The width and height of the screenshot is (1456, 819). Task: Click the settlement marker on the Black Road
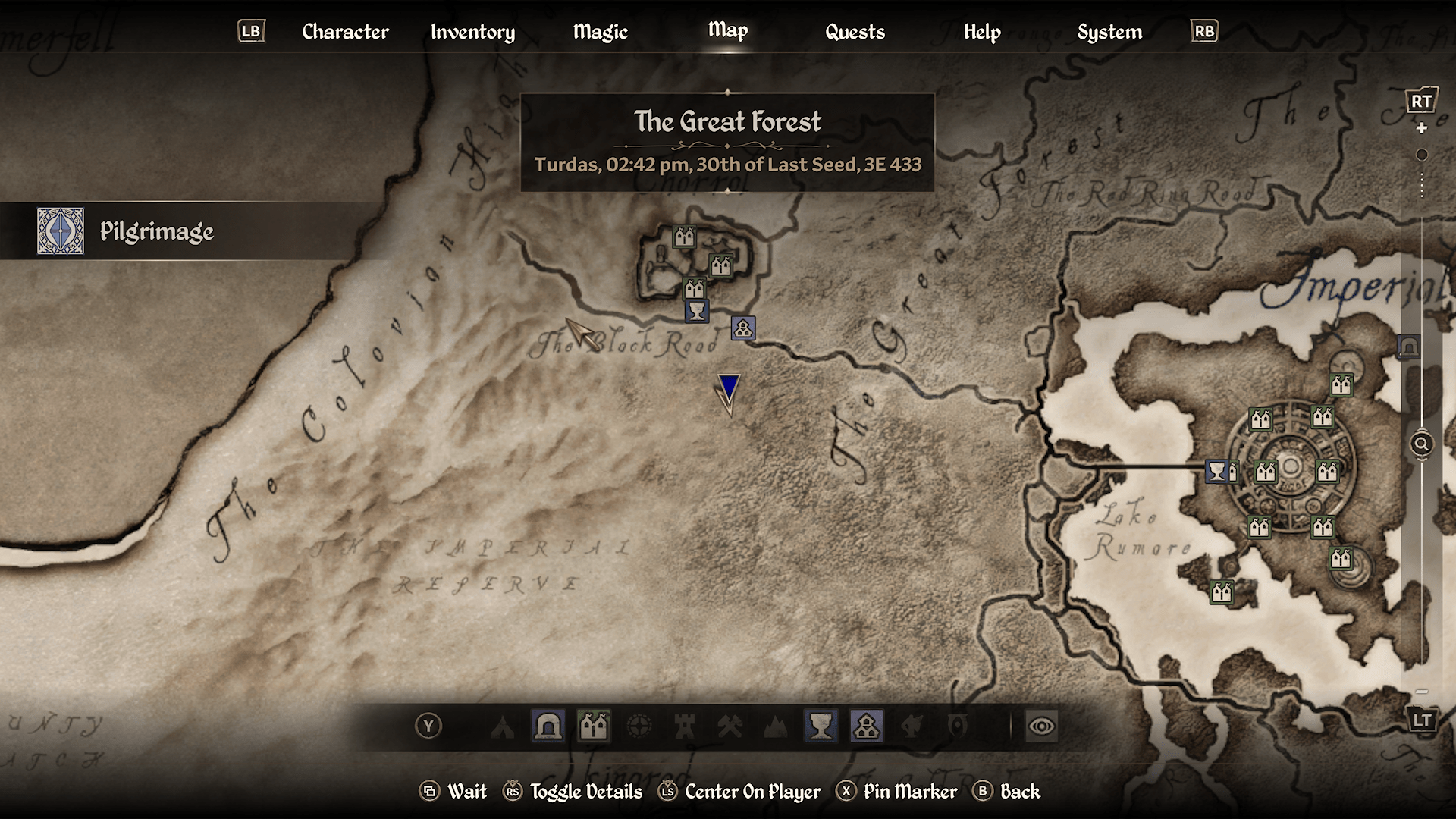743,328
